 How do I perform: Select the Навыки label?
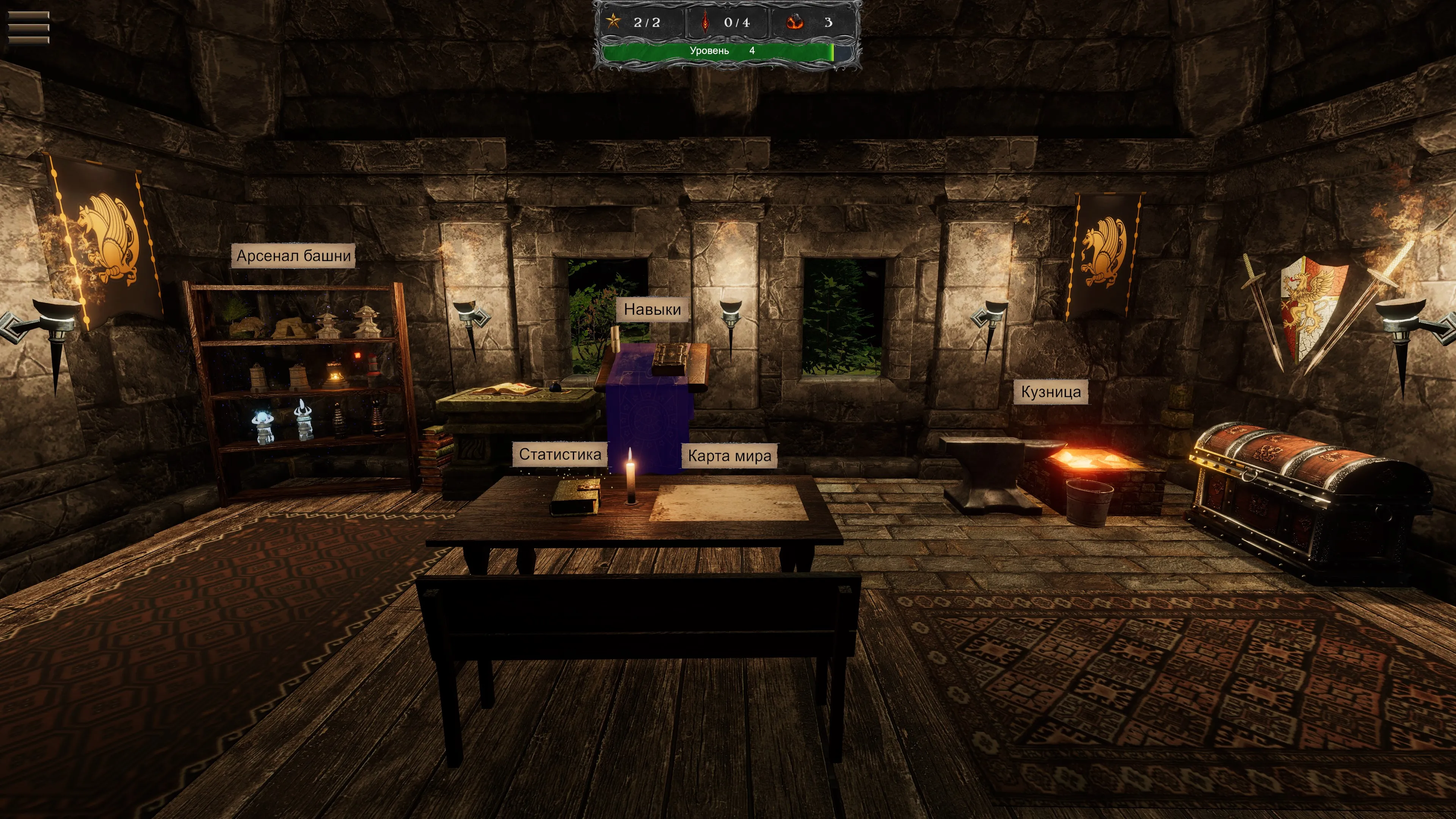click(652, 309)
